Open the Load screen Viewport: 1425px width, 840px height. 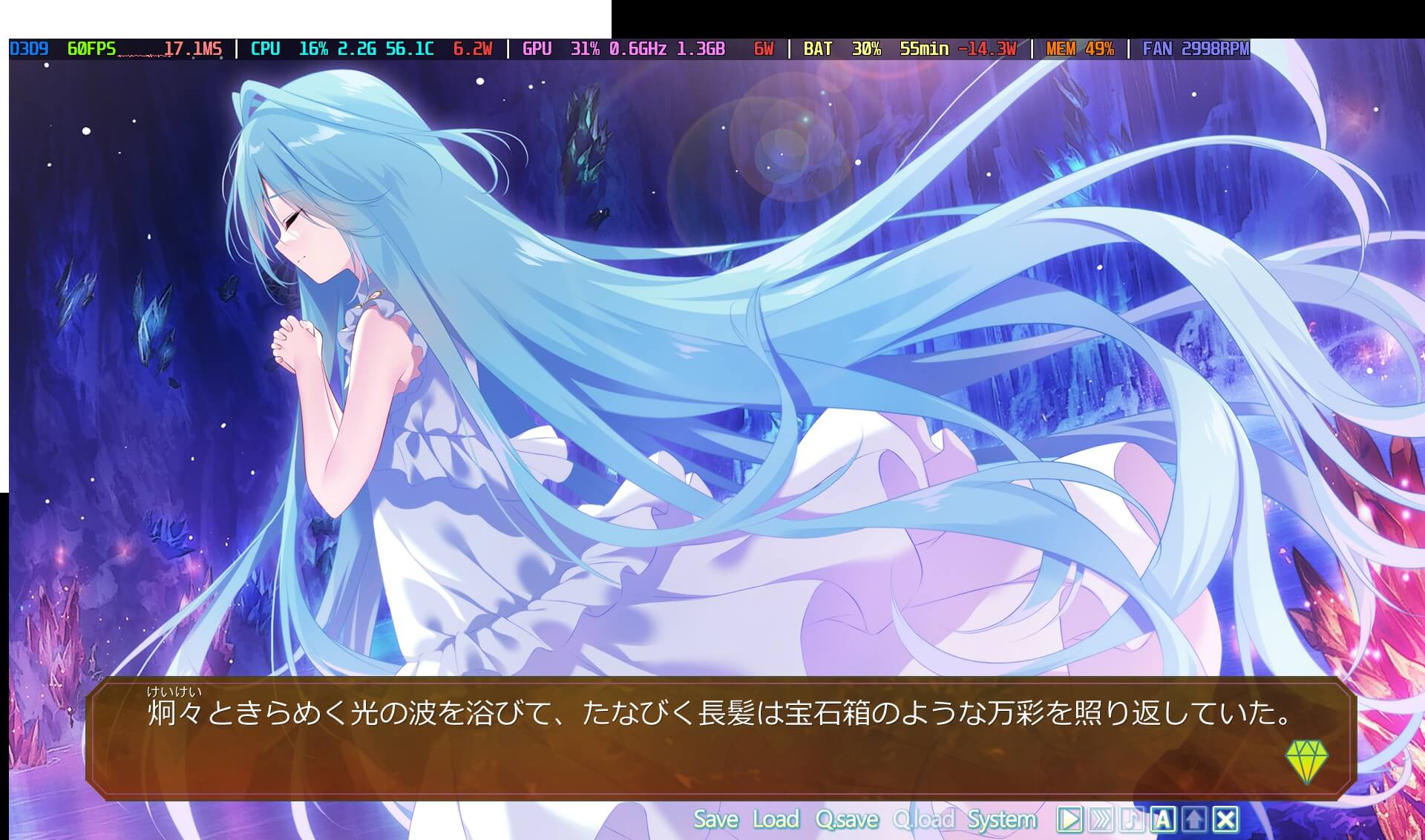point(777,819)
